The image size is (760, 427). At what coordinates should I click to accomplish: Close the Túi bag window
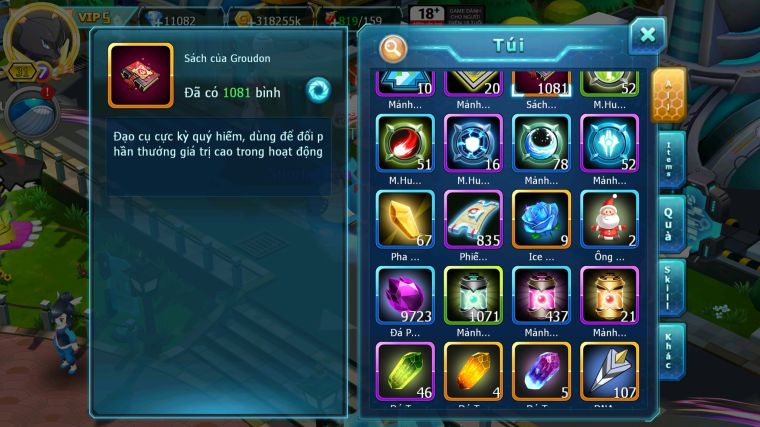pyautogui.click(x=647, y=36)
